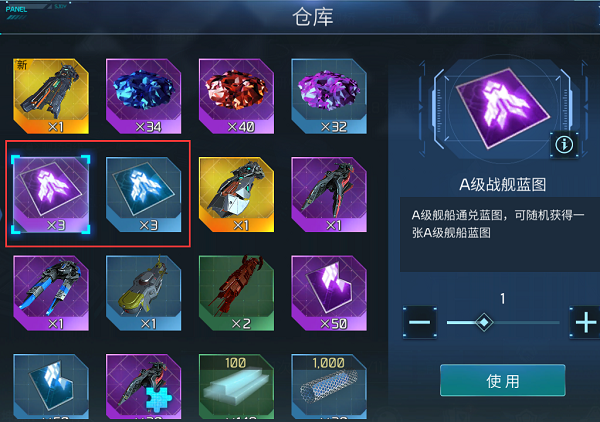Choose the ship with blue puzzle piece
The image size is (600, 422).
click(x=142, y=388)
